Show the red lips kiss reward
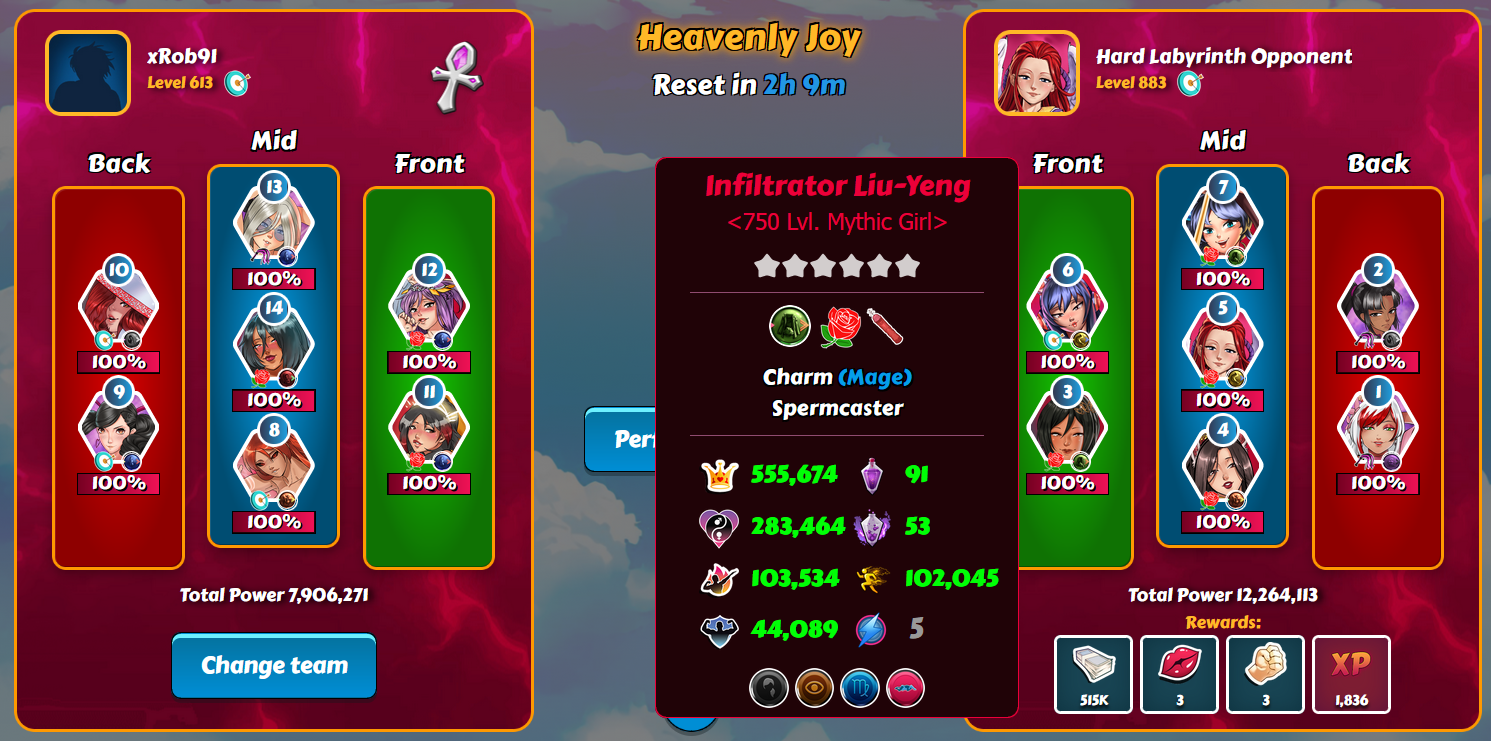The image size is (1491, 741). 1180,674
